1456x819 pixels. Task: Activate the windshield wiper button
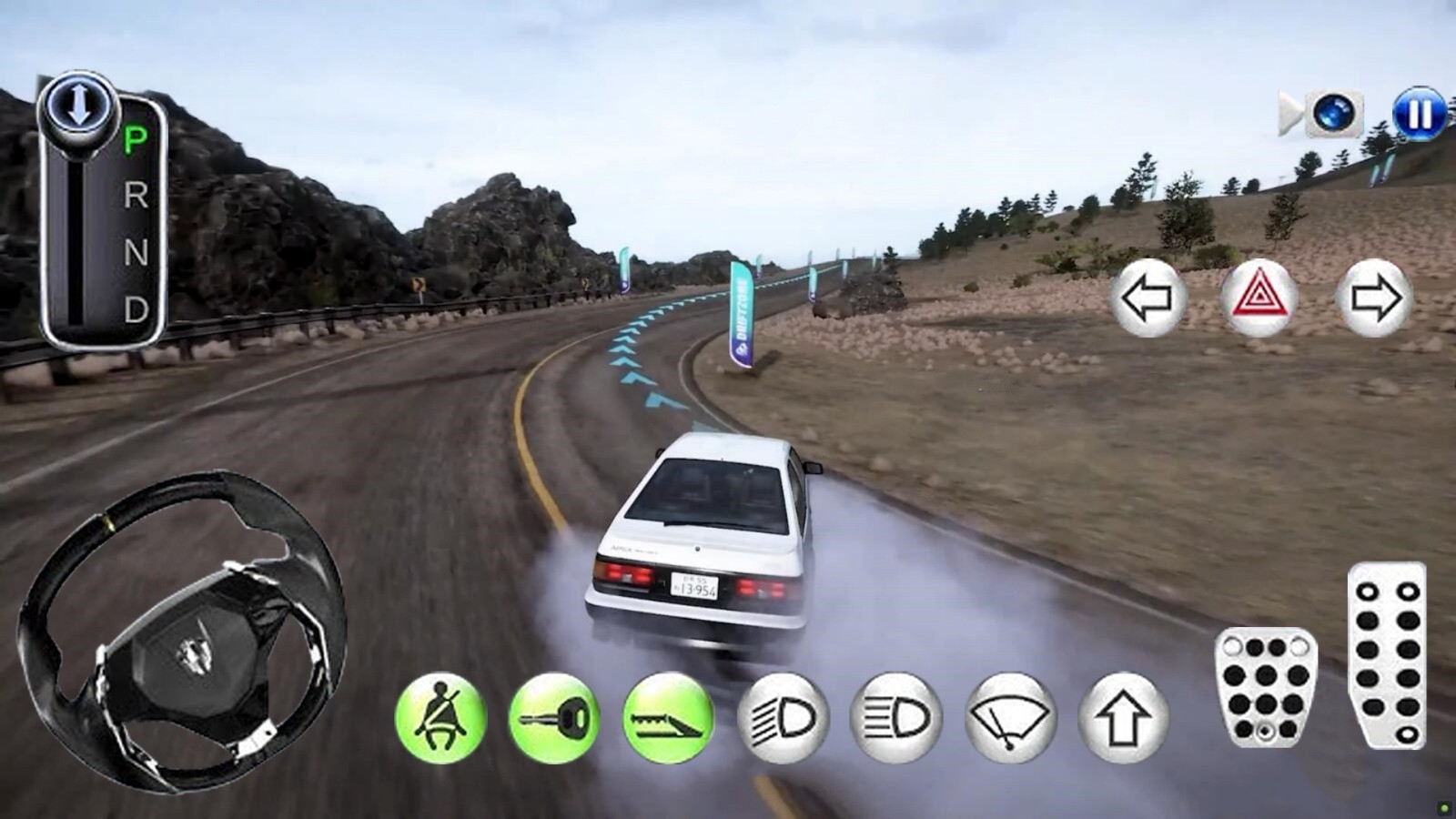point(1010,718)
